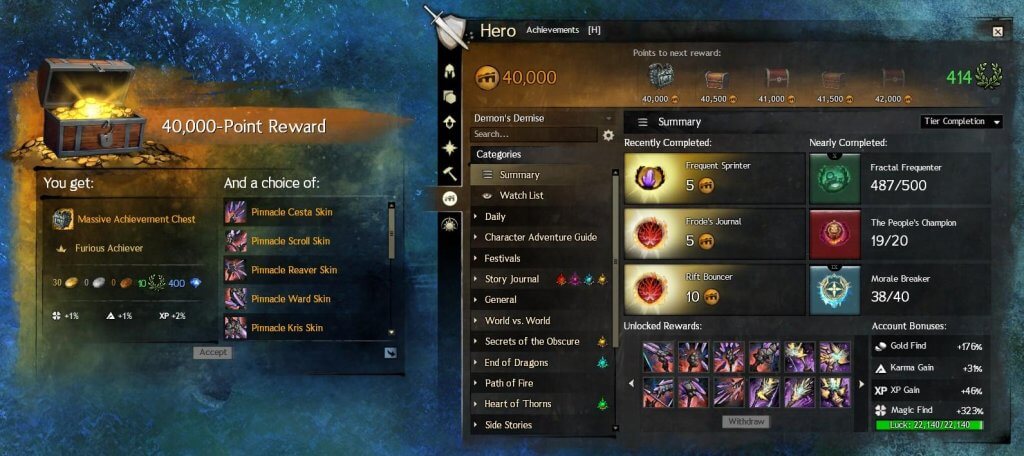Image resolution: width=1024 pixels, height=456 pixels.
Task: Open the Tier Completion dropdown
Action: [x=960, y=122]
